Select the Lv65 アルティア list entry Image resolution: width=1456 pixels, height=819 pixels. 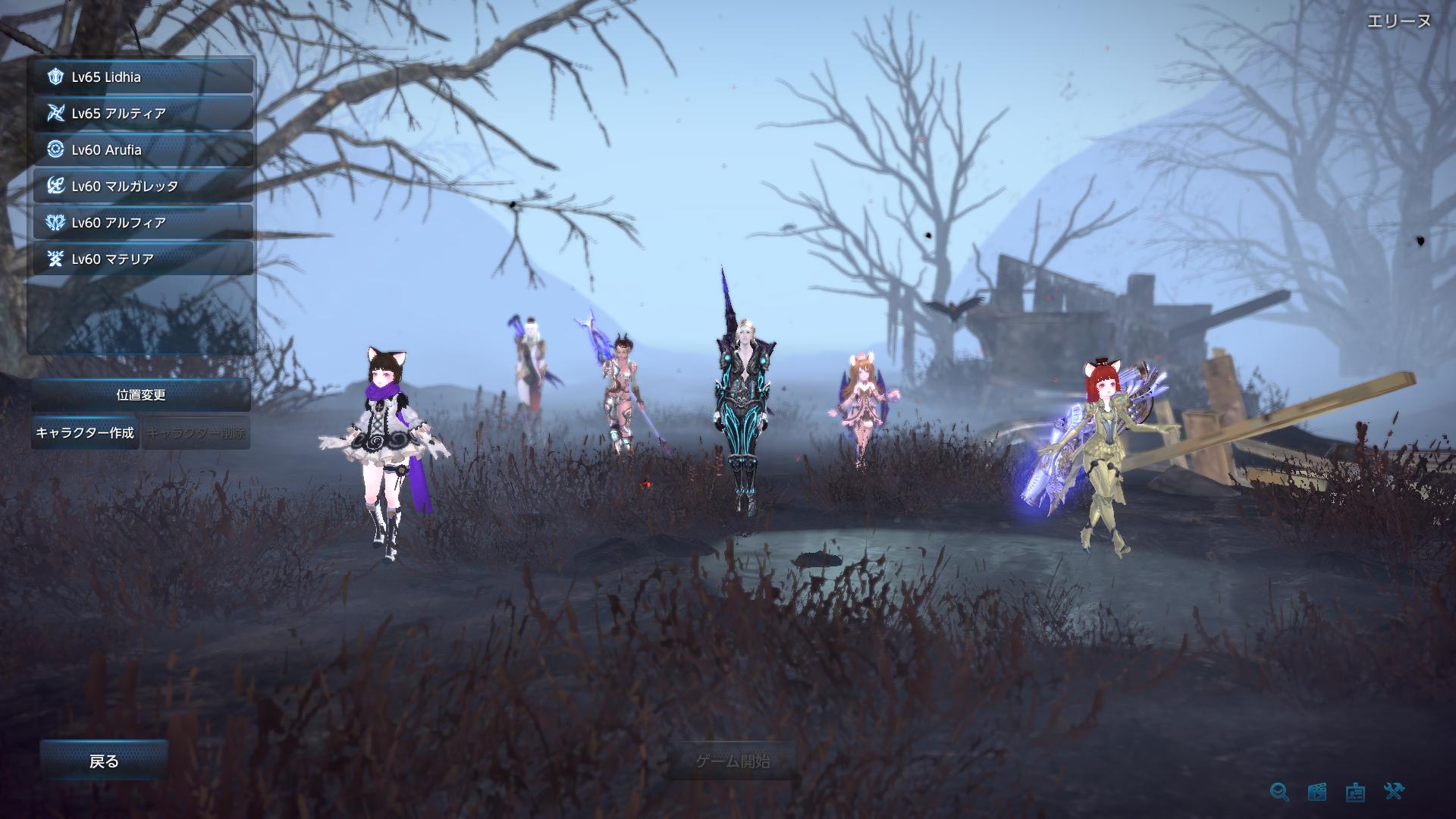click(x=140, y=113)
